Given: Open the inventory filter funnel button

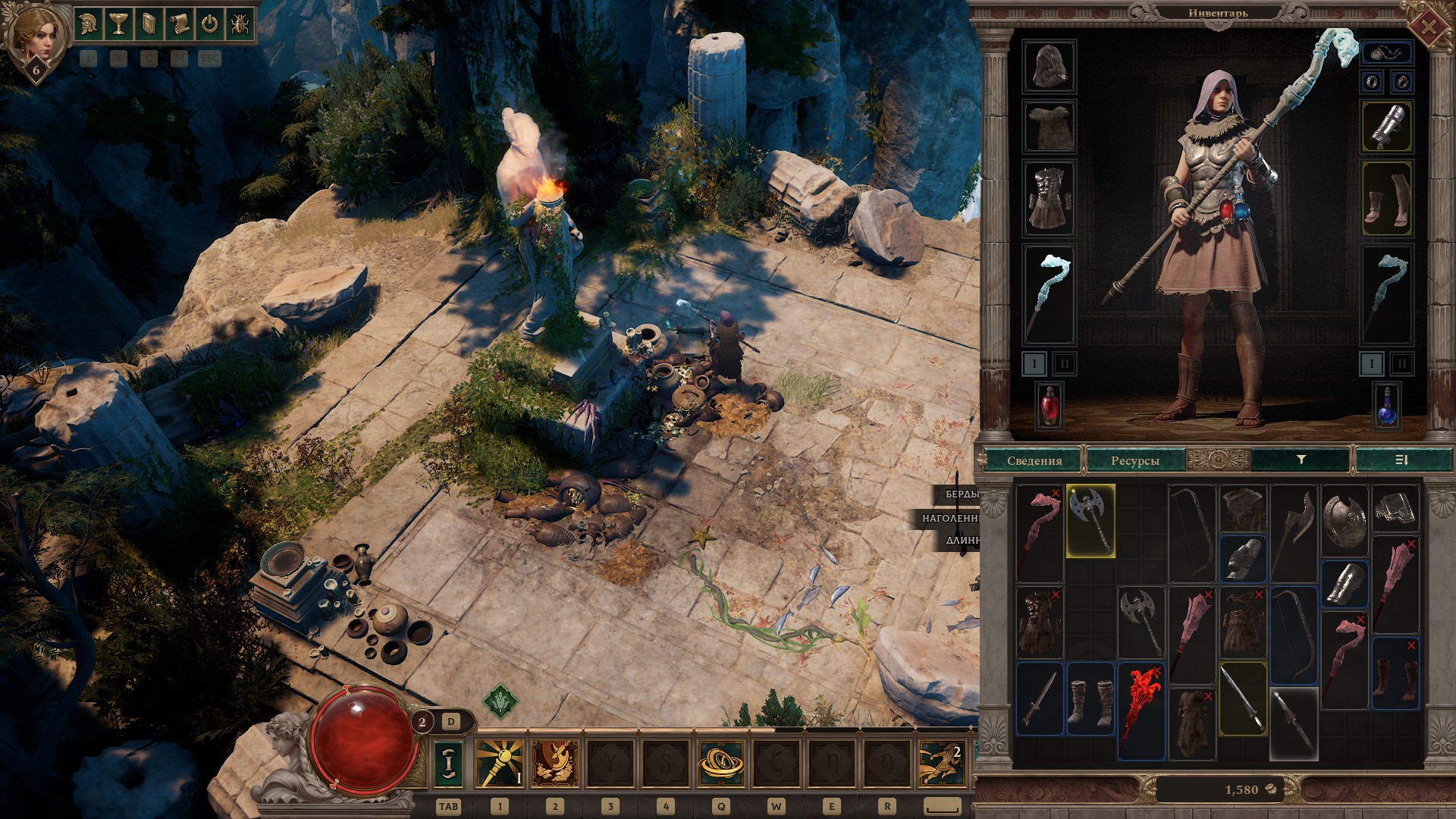Looking at the screenshot, I should (x=1301, y=460).
